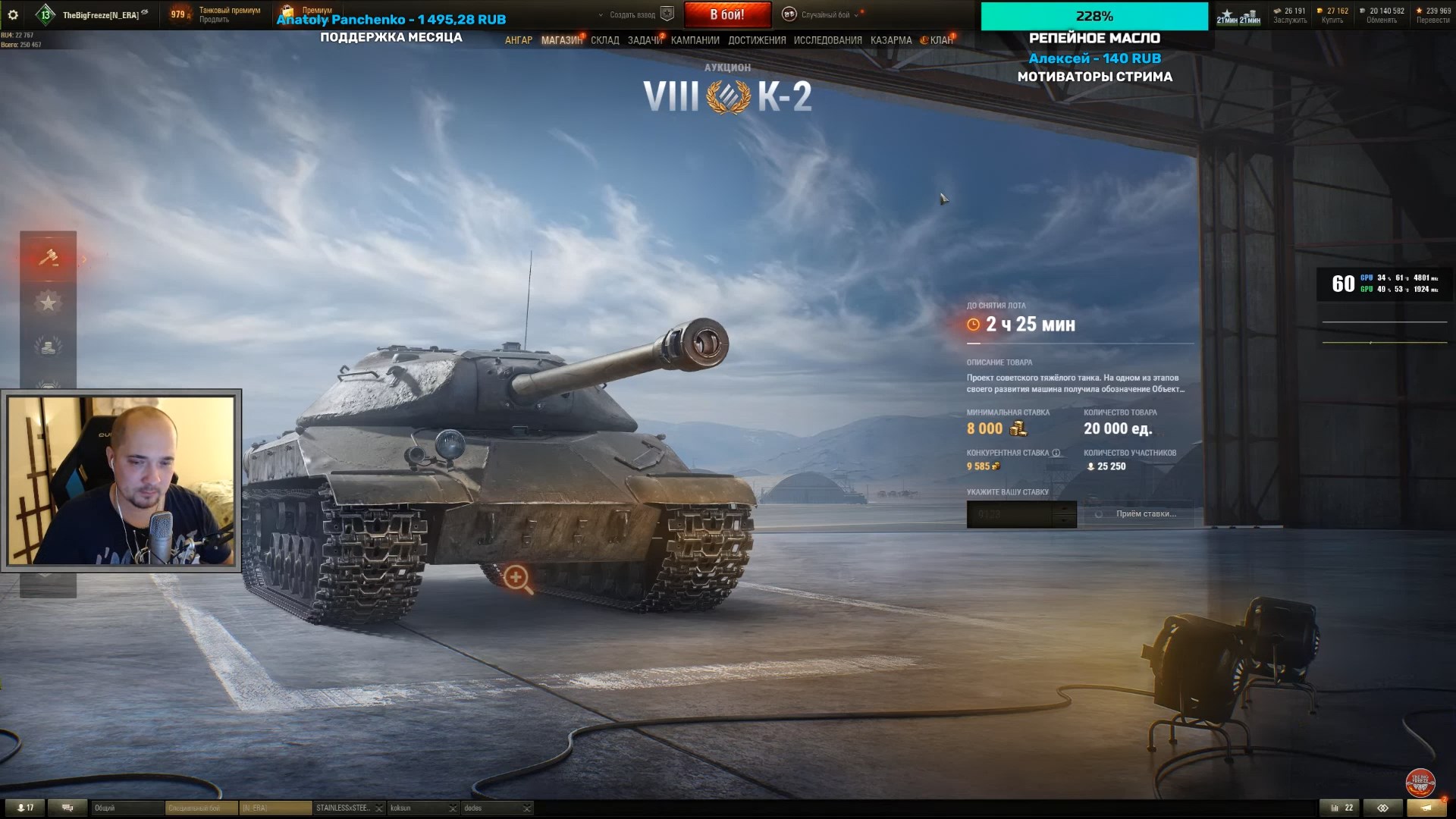
Task: Open the 'Общий' chat channel tab
Action: point(126,808)
